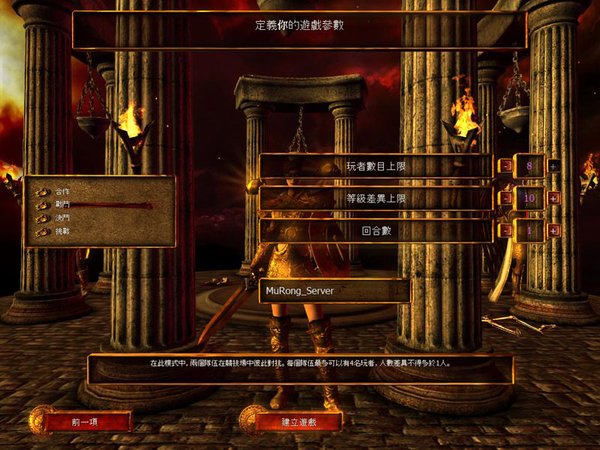Reduce the 回合數 round count
Screen dimensions: 600x450
(505, 230)
